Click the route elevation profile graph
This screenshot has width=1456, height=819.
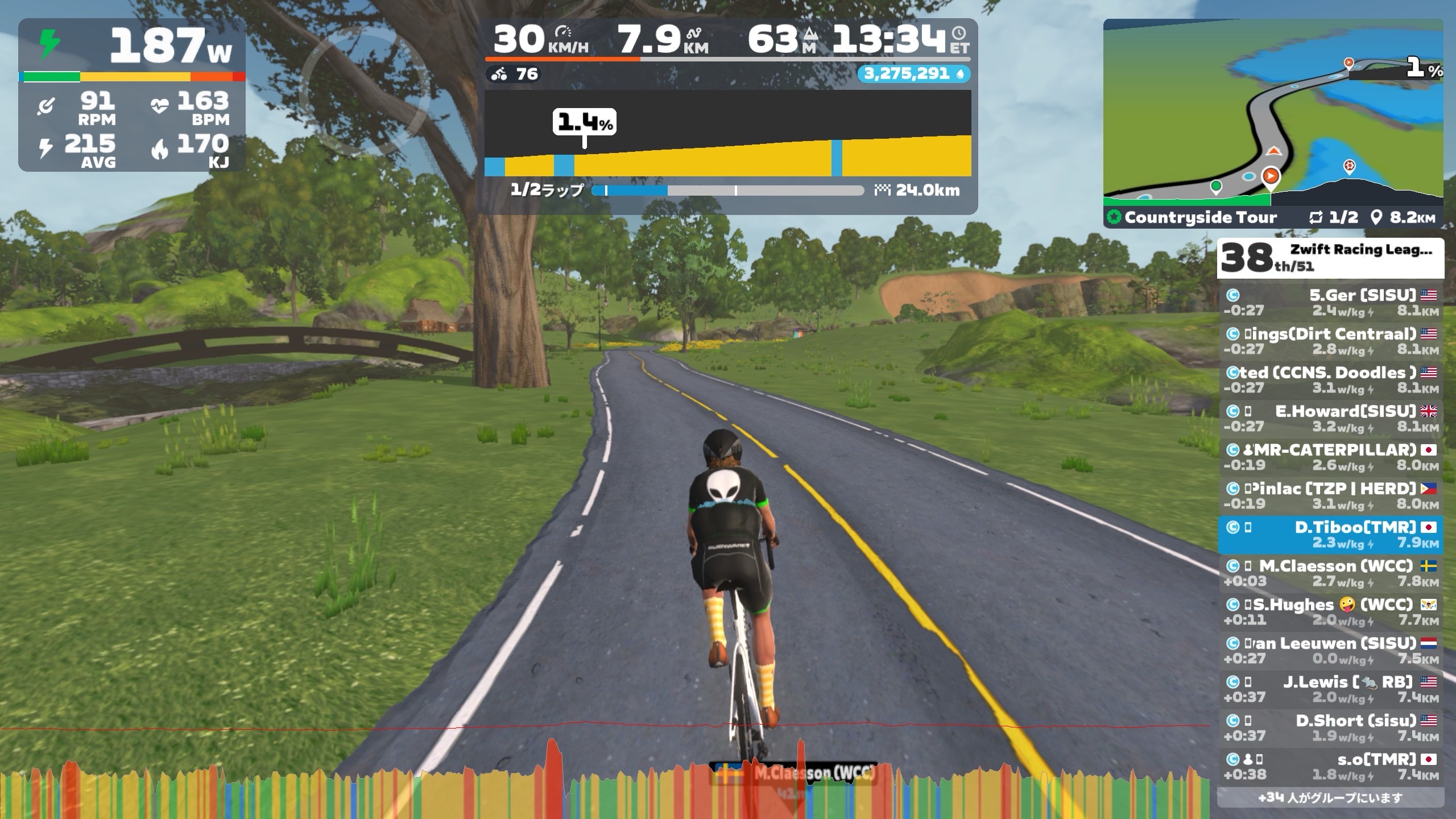pos(727,134)
